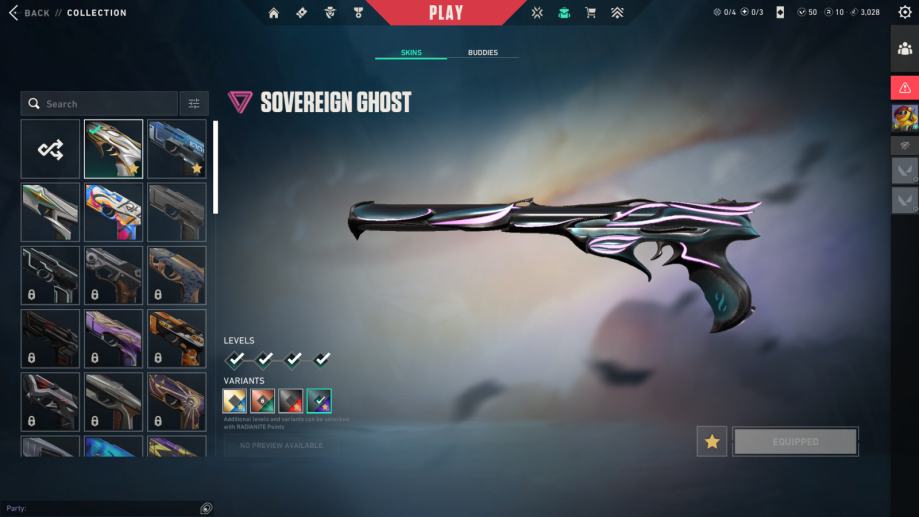The height and width of the screenshot is (517, 919).
Task: Select the colorful red and blue graffiti skin
Action: [x=113, y=212]
